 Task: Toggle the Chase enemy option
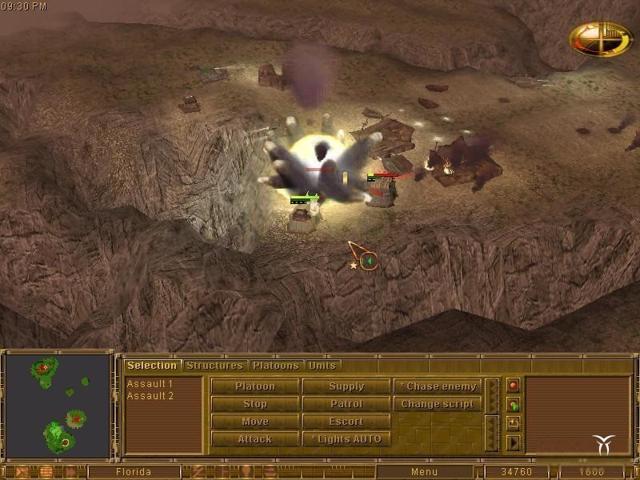pos(438,386)
